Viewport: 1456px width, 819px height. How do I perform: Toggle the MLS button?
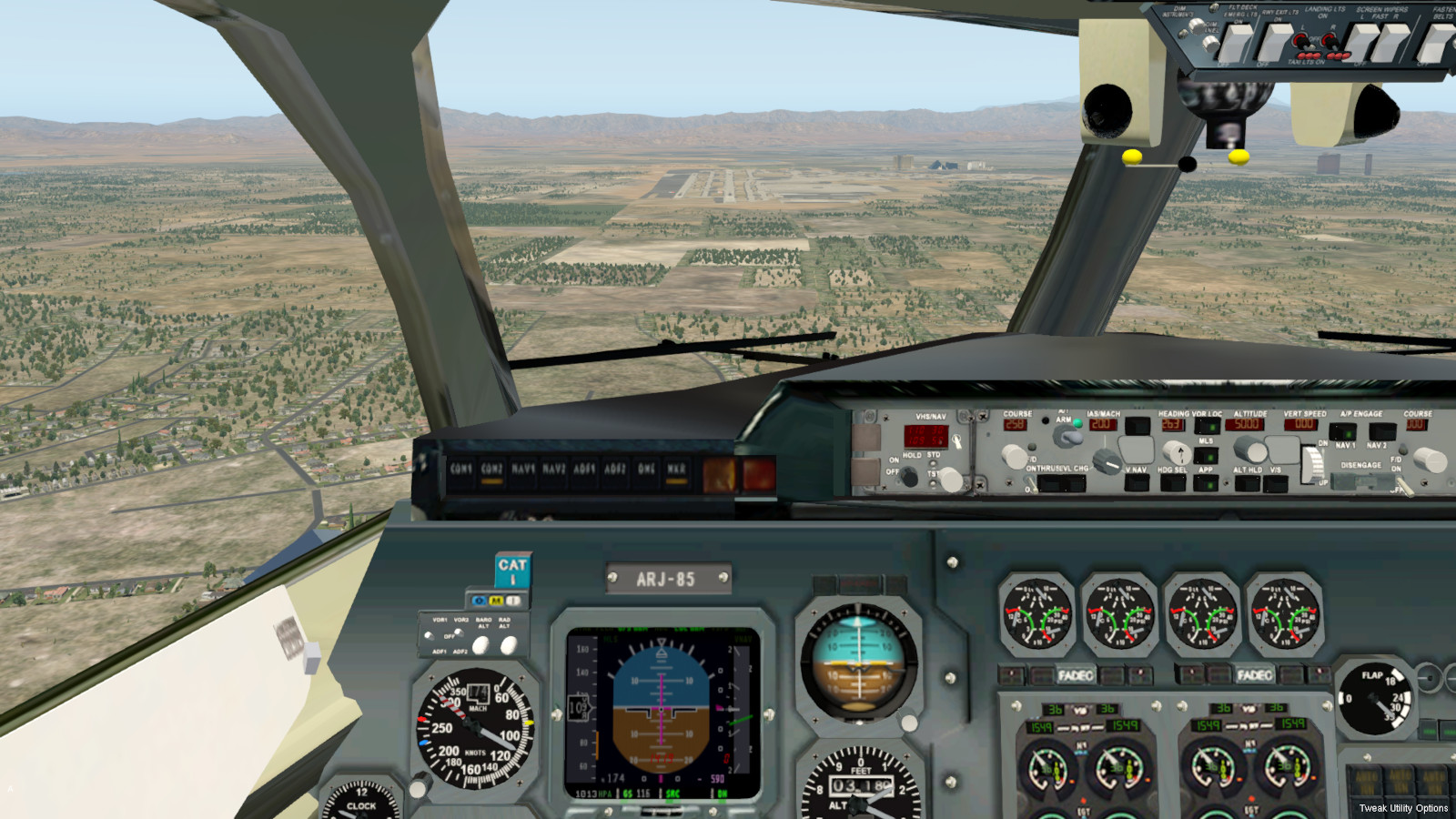coord(1206,454)
